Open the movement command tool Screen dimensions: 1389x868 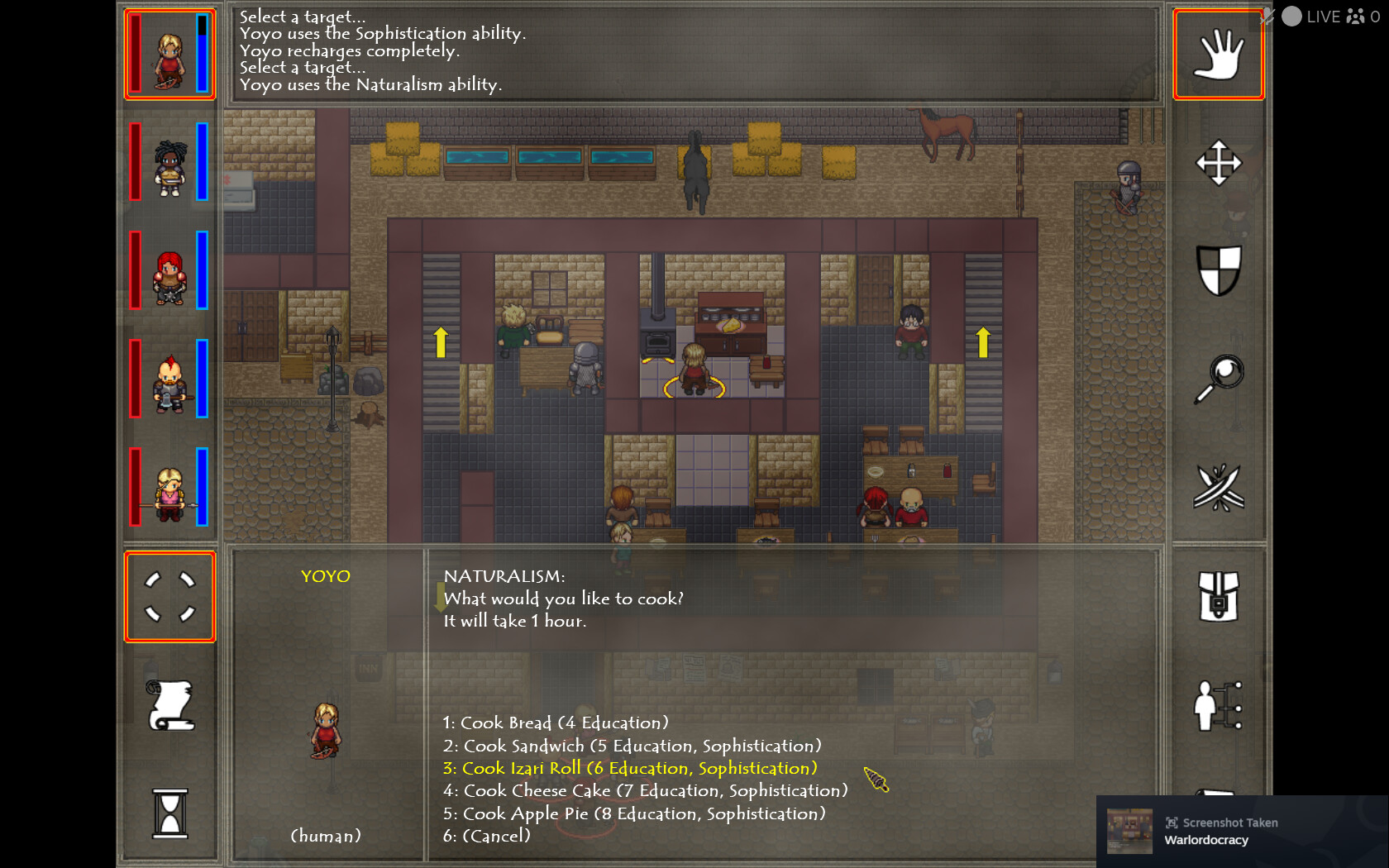(x=1218, y=164)
